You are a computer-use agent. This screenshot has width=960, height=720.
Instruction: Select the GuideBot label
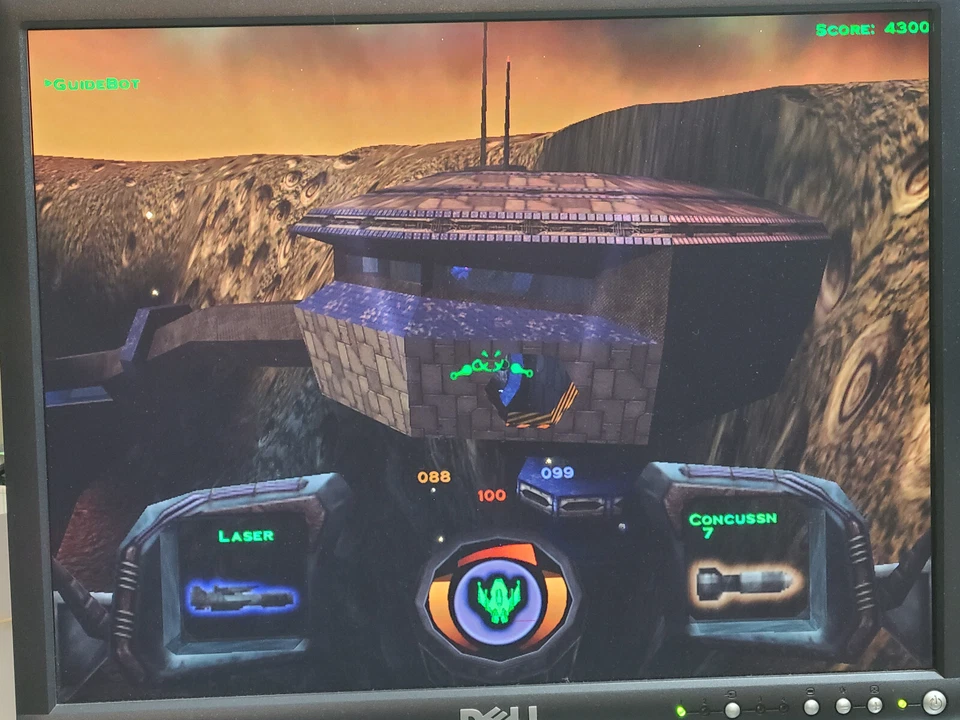tap(93, 84)
